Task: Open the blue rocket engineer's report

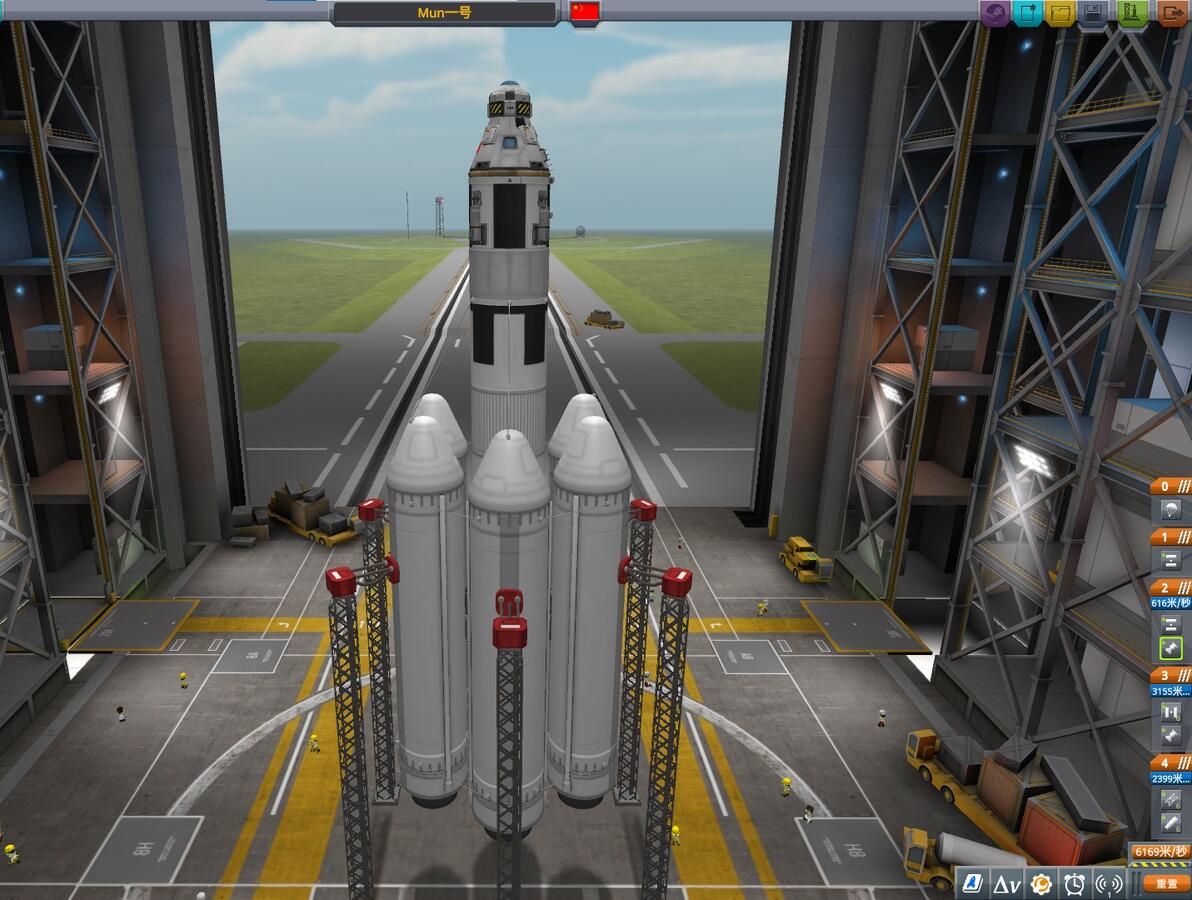Action: click(972, 884)
